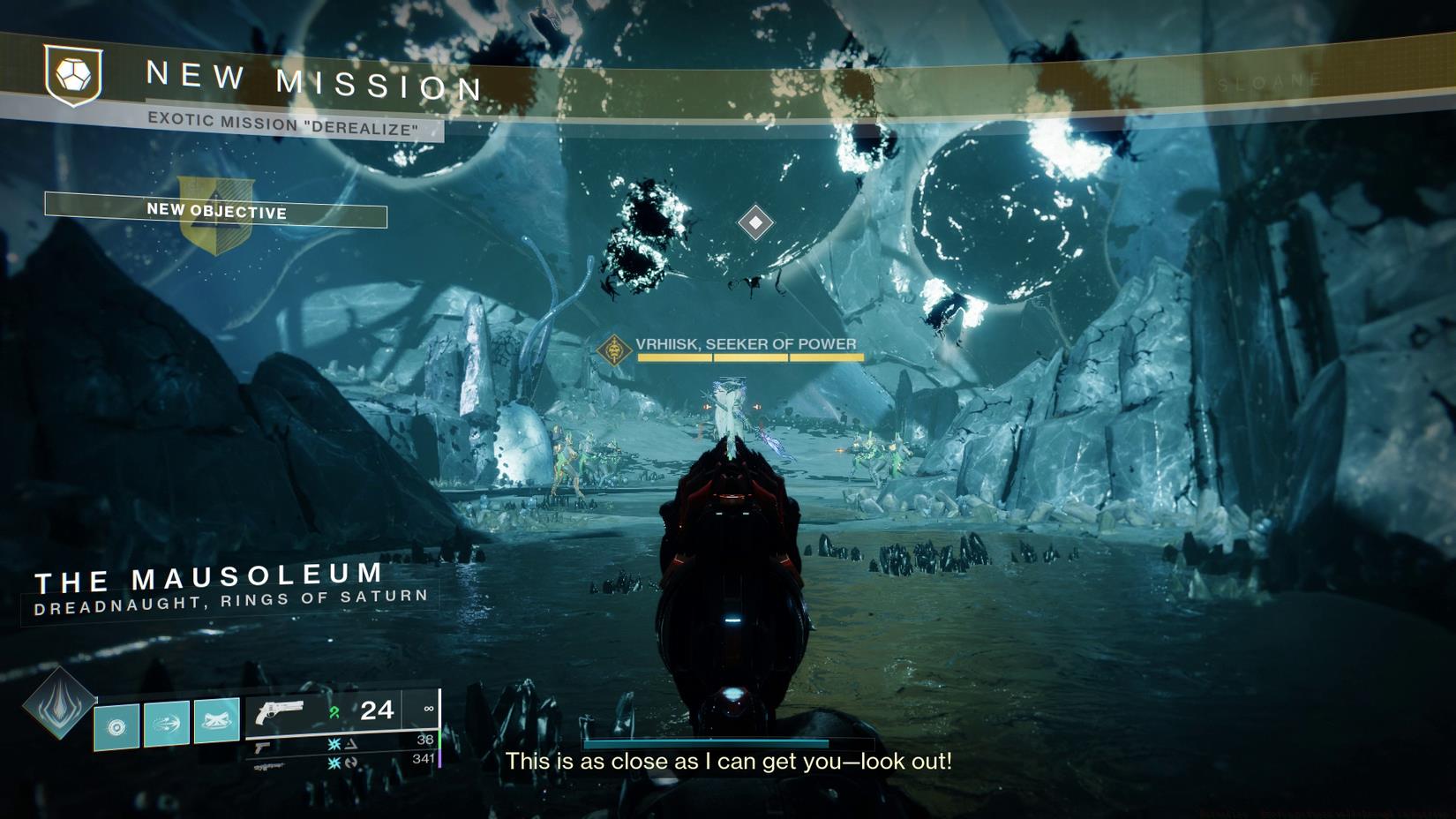Image resolution: width=1456 pixels, height=819 pixels.
Task: Click the grenade ability icon
Action: pos(117,725)
